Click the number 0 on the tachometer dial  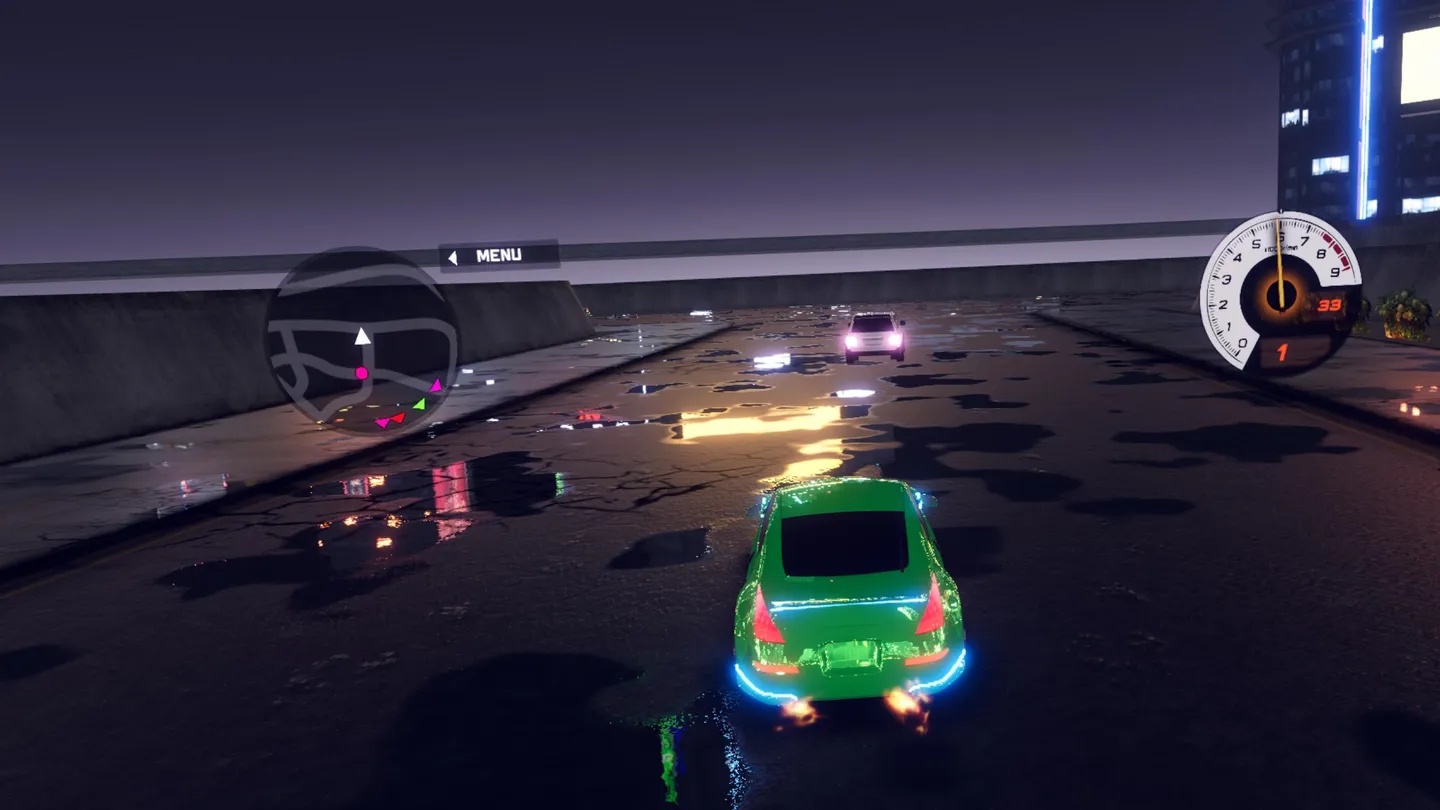(1244, 343)
